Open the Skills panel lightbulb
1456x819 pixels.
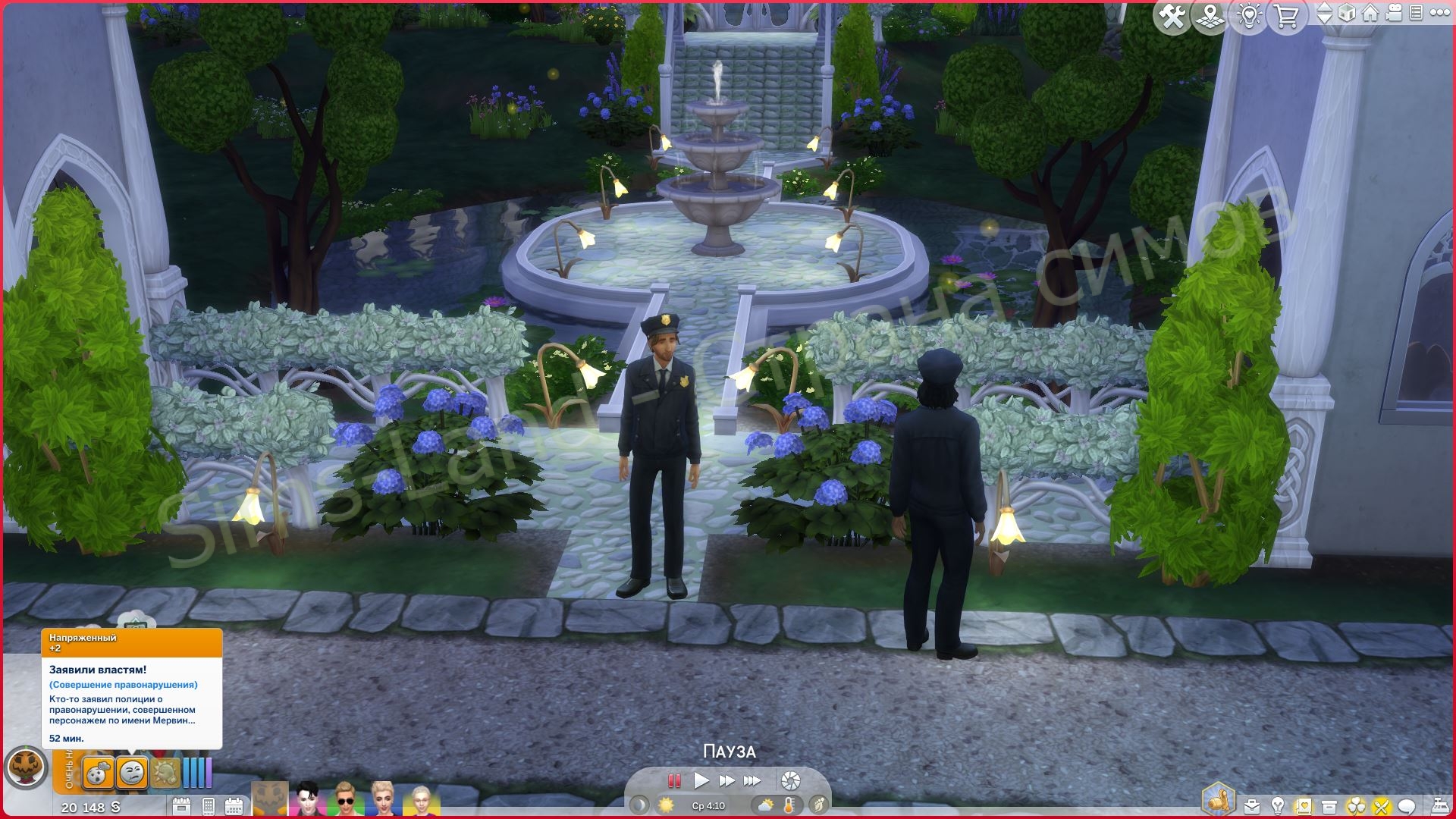(1278, 804)
